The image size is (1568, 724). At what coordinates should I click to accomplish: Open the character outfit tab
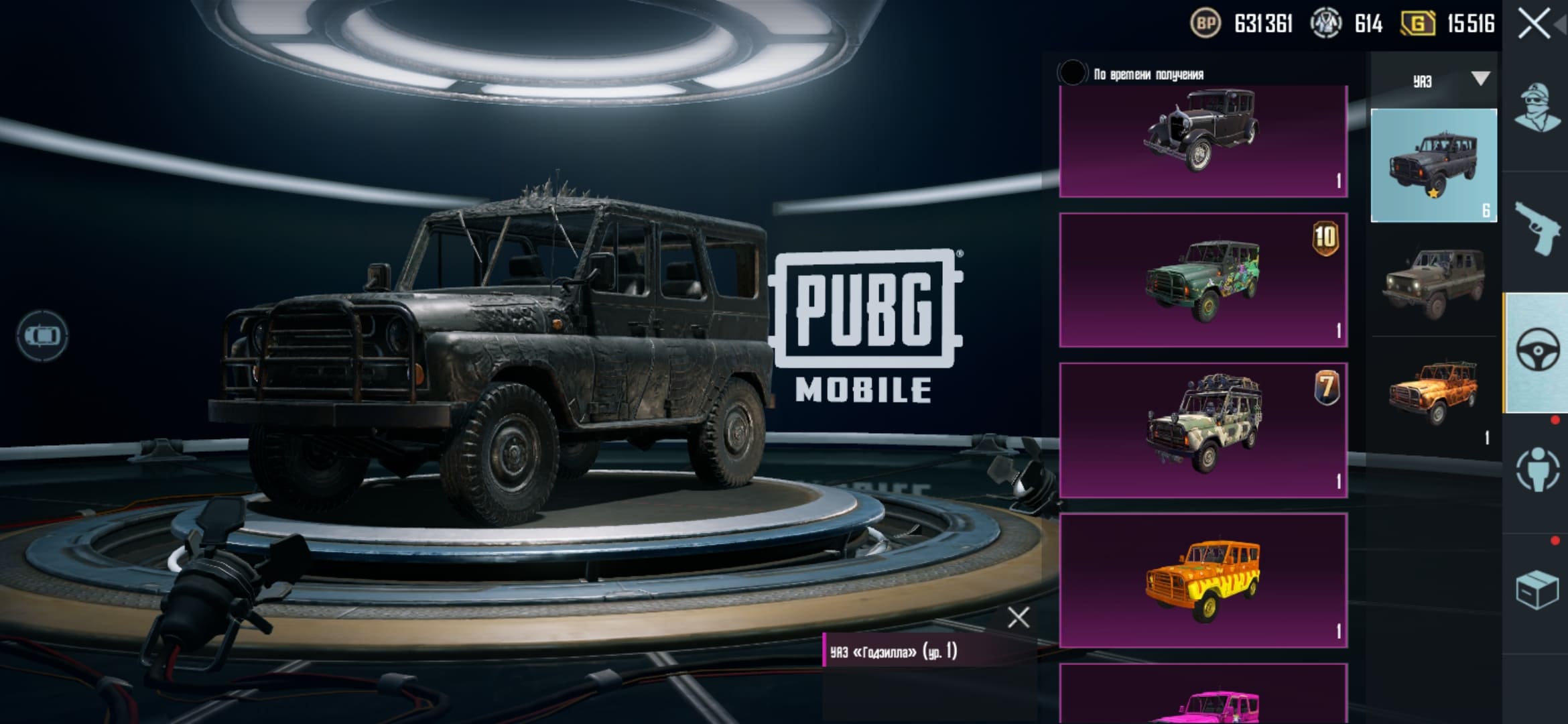point(1536,109)
